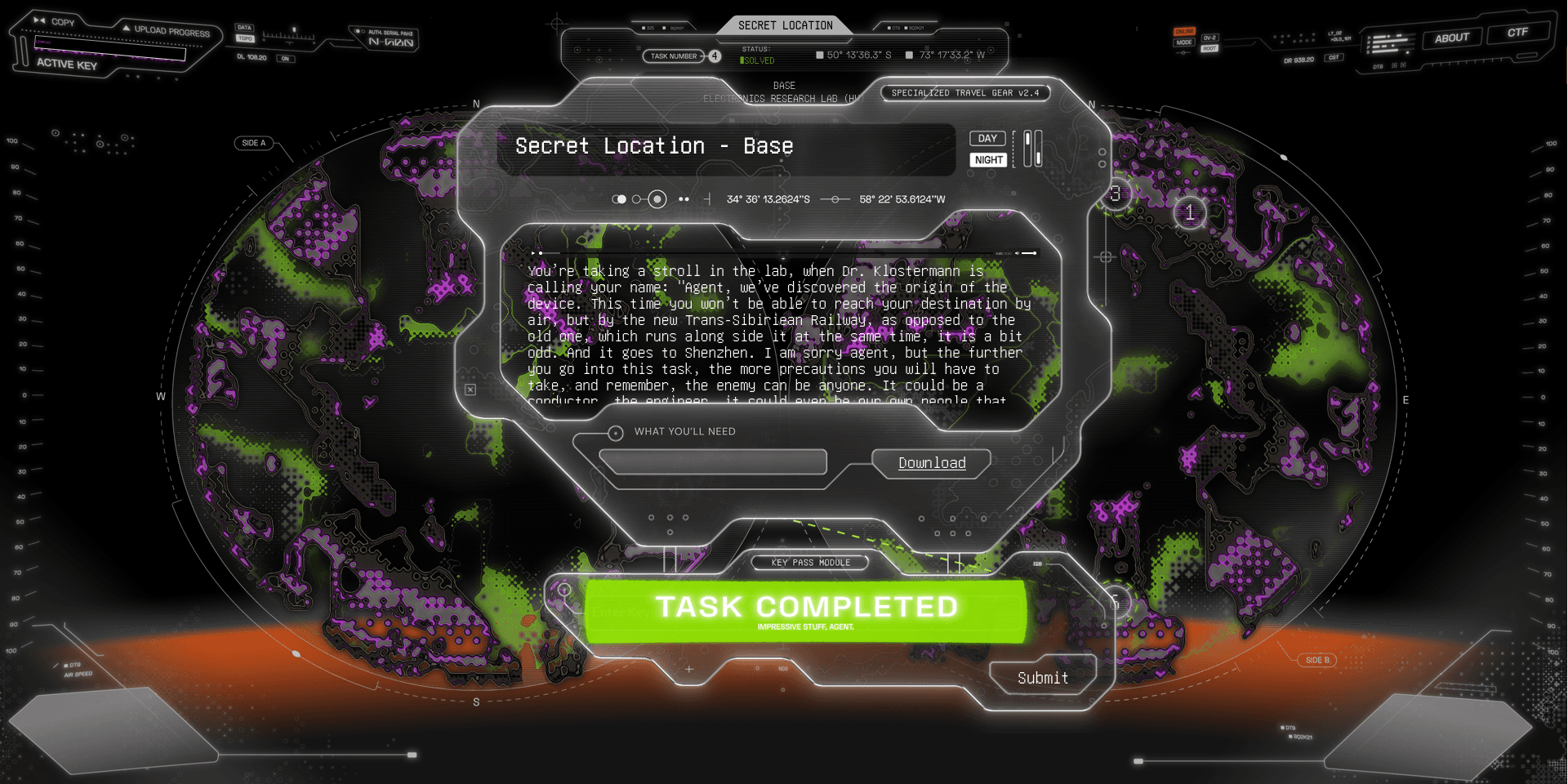Viewport: 1568px width, 784px height.
Task: Select the DATA display icon
Action: pyautogui.click(x=244, y=28)
